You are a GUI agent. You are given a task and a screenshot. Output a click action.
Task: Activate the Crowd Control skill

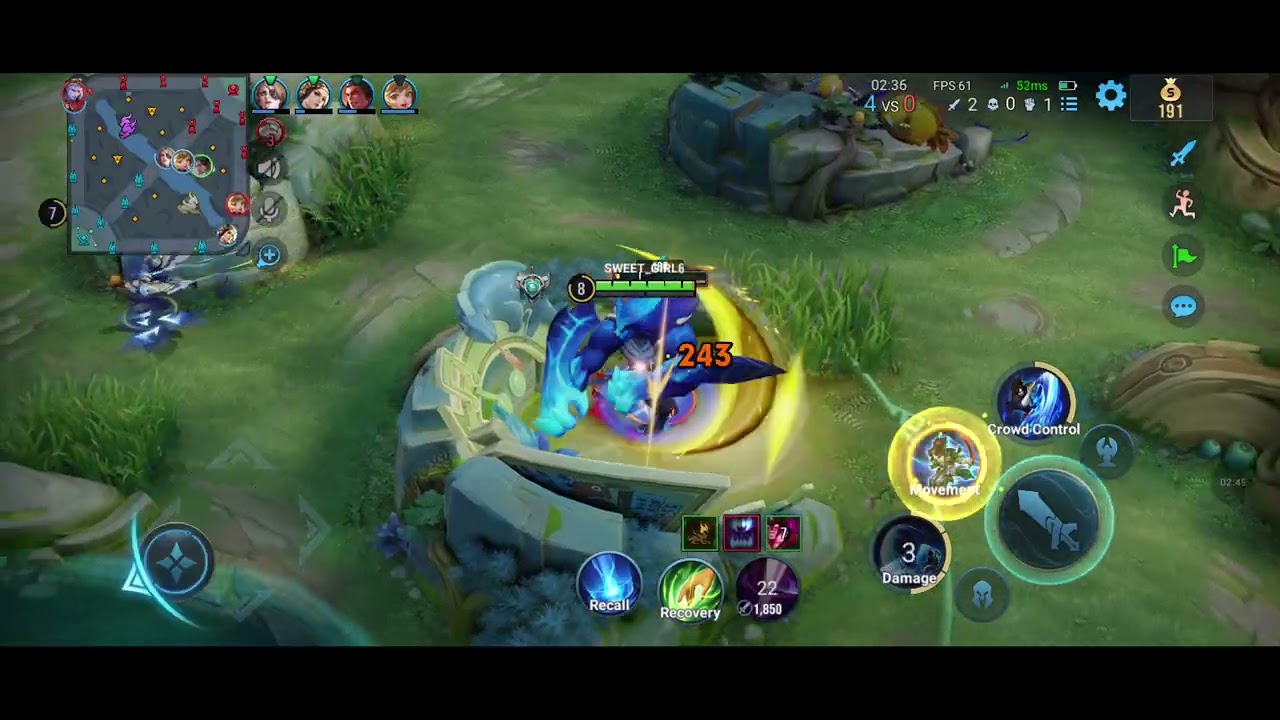click(1034, 402)
